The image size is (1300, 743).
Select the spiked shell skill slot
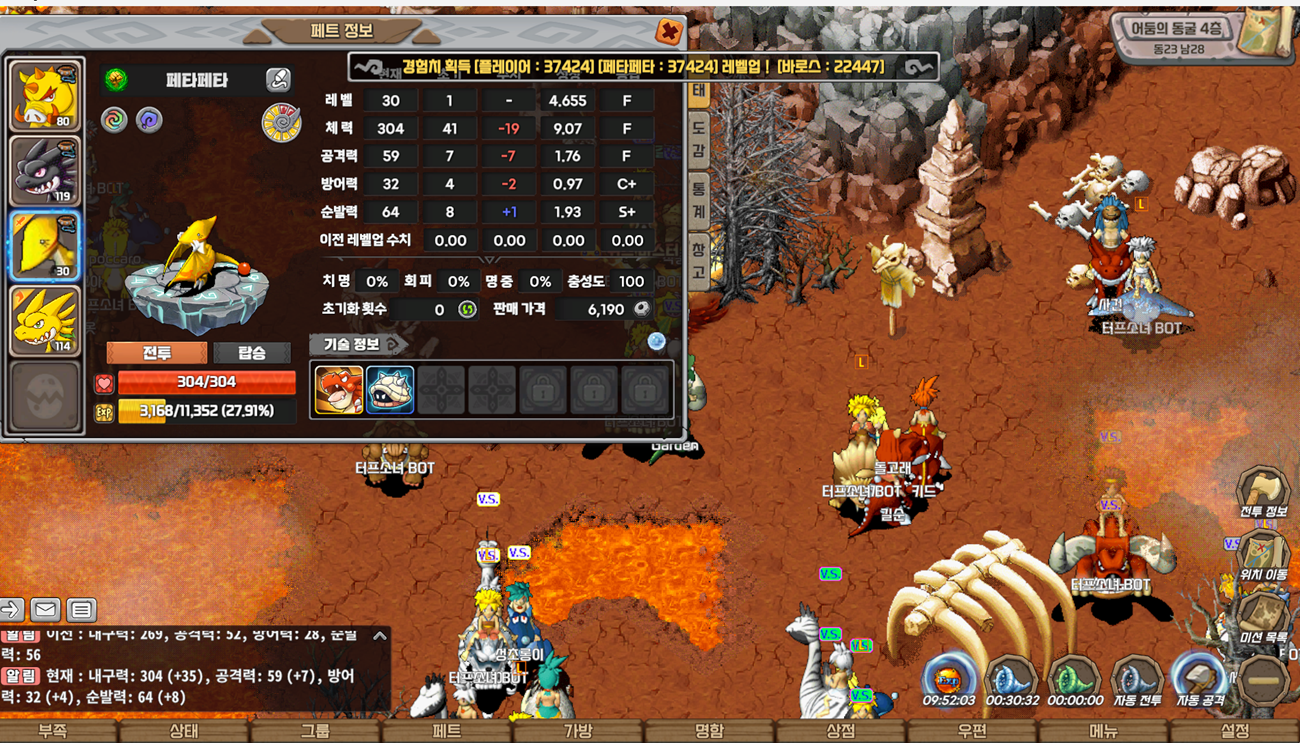[x=390, y=389]
